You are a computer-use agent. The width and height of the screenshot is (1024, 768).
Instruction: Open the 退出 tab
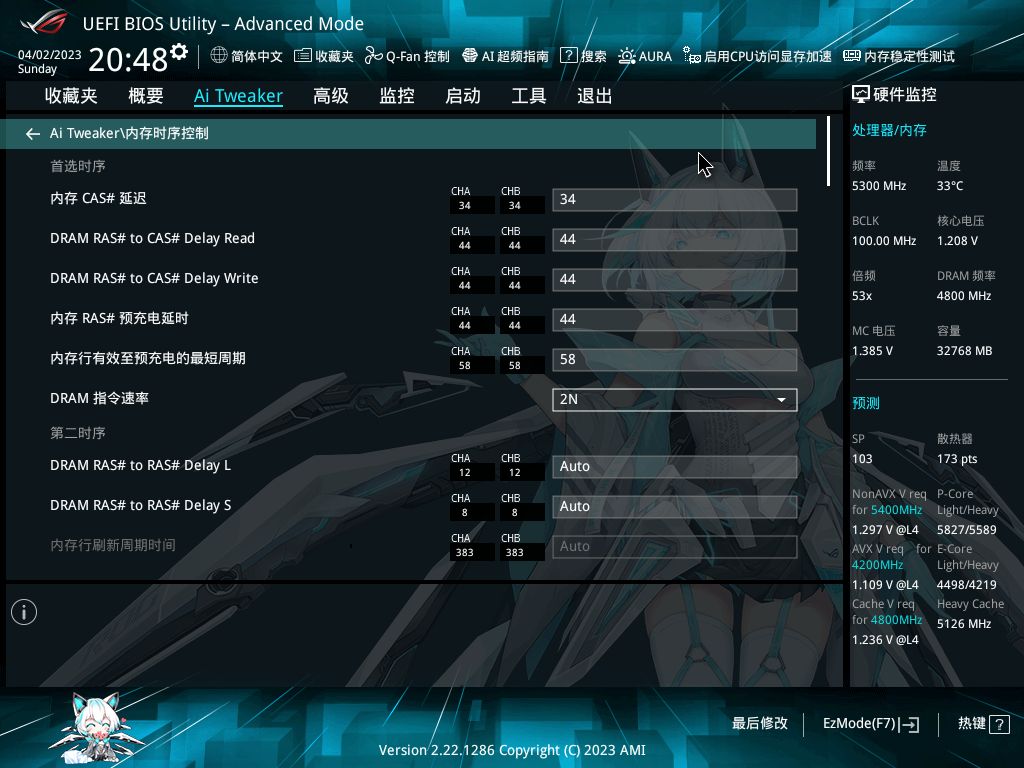[x=595, y=96]
